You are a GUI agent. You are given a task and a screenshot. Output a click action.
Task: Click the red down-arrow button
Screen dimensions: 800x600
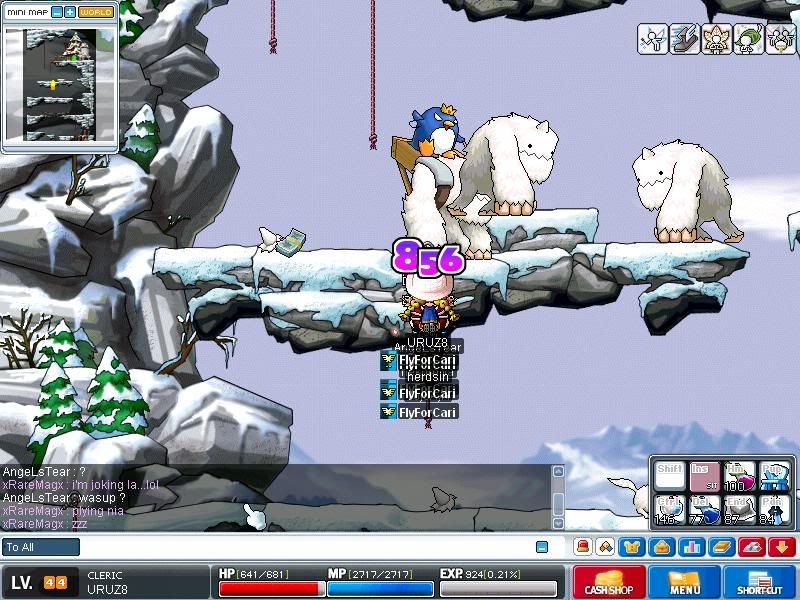781,547
